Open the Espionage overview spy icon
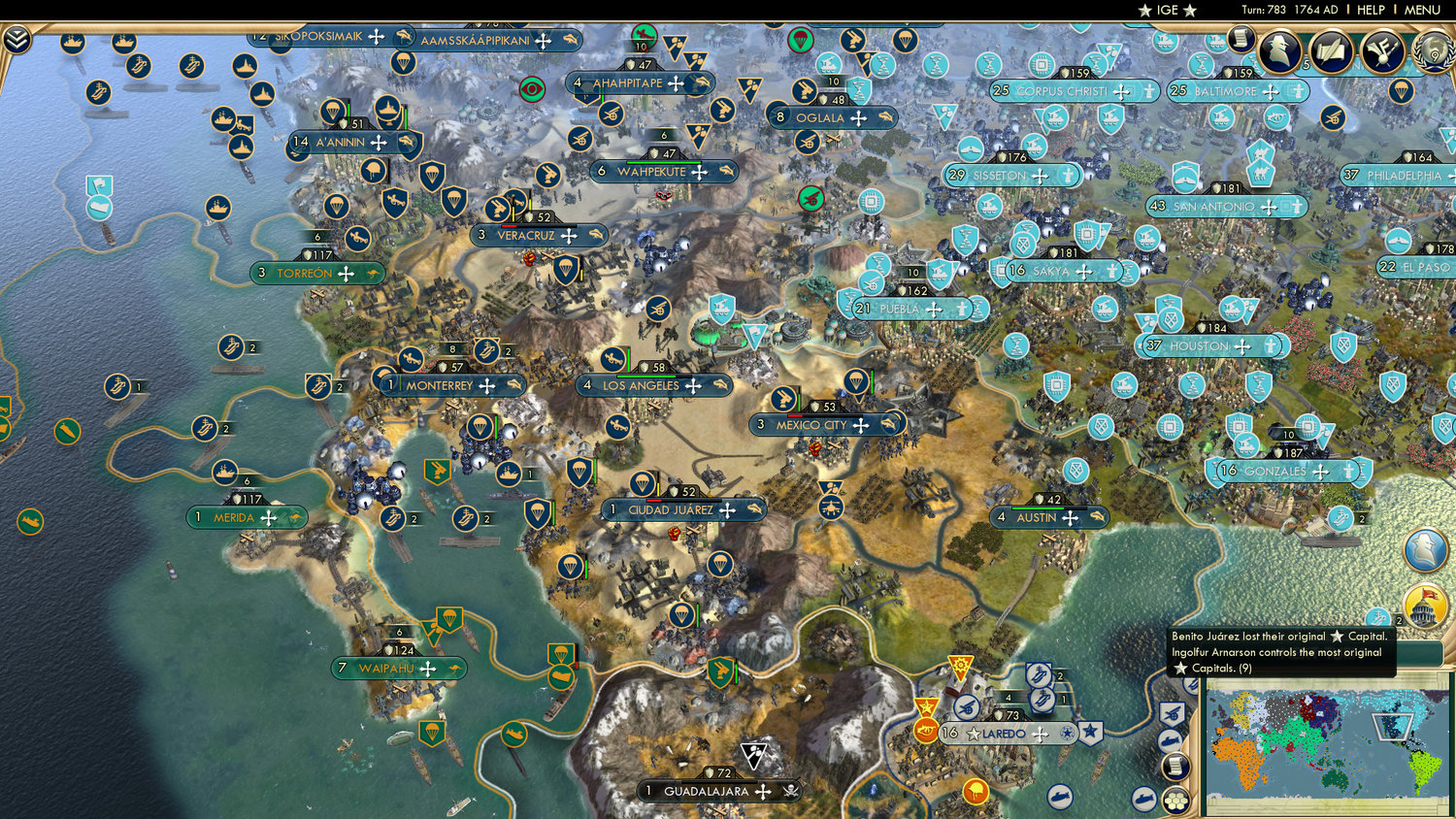Image resolution: width=1456 pixels, height=819 pixels. (x=1279, y=50)
